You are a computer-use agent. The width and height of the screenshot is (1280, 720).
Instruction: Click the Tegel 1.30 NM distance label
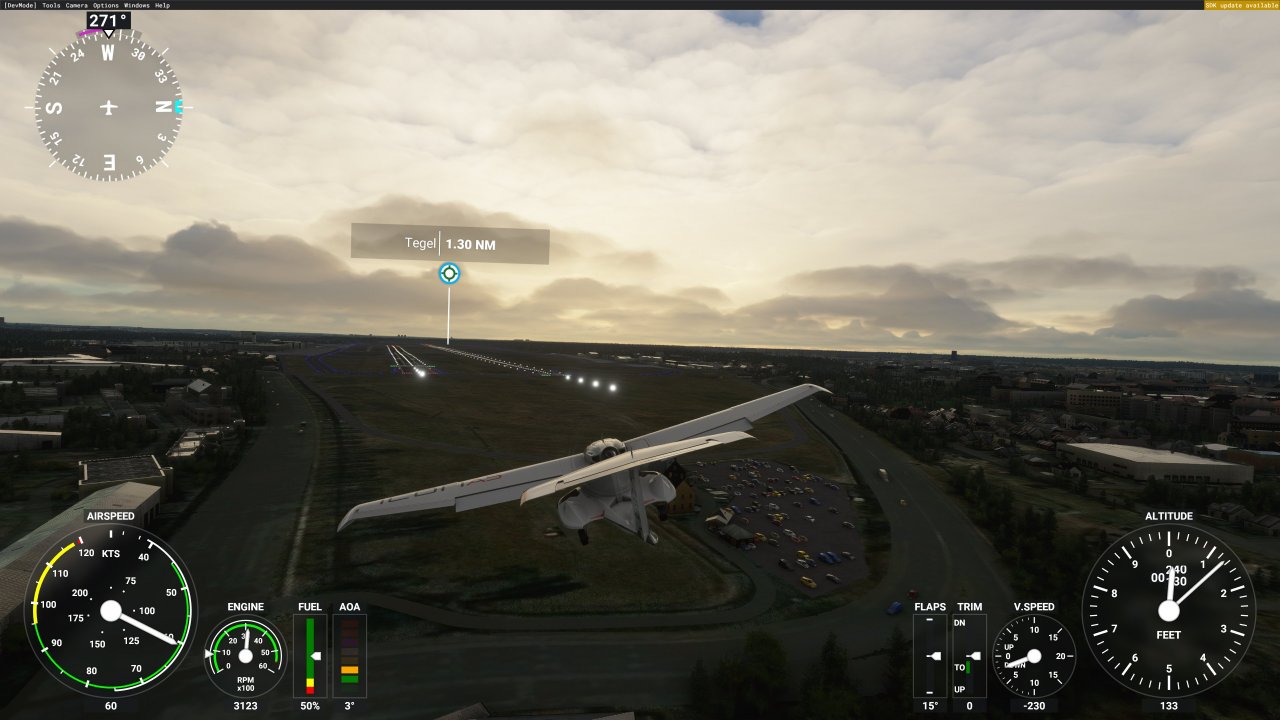[449, 243]
